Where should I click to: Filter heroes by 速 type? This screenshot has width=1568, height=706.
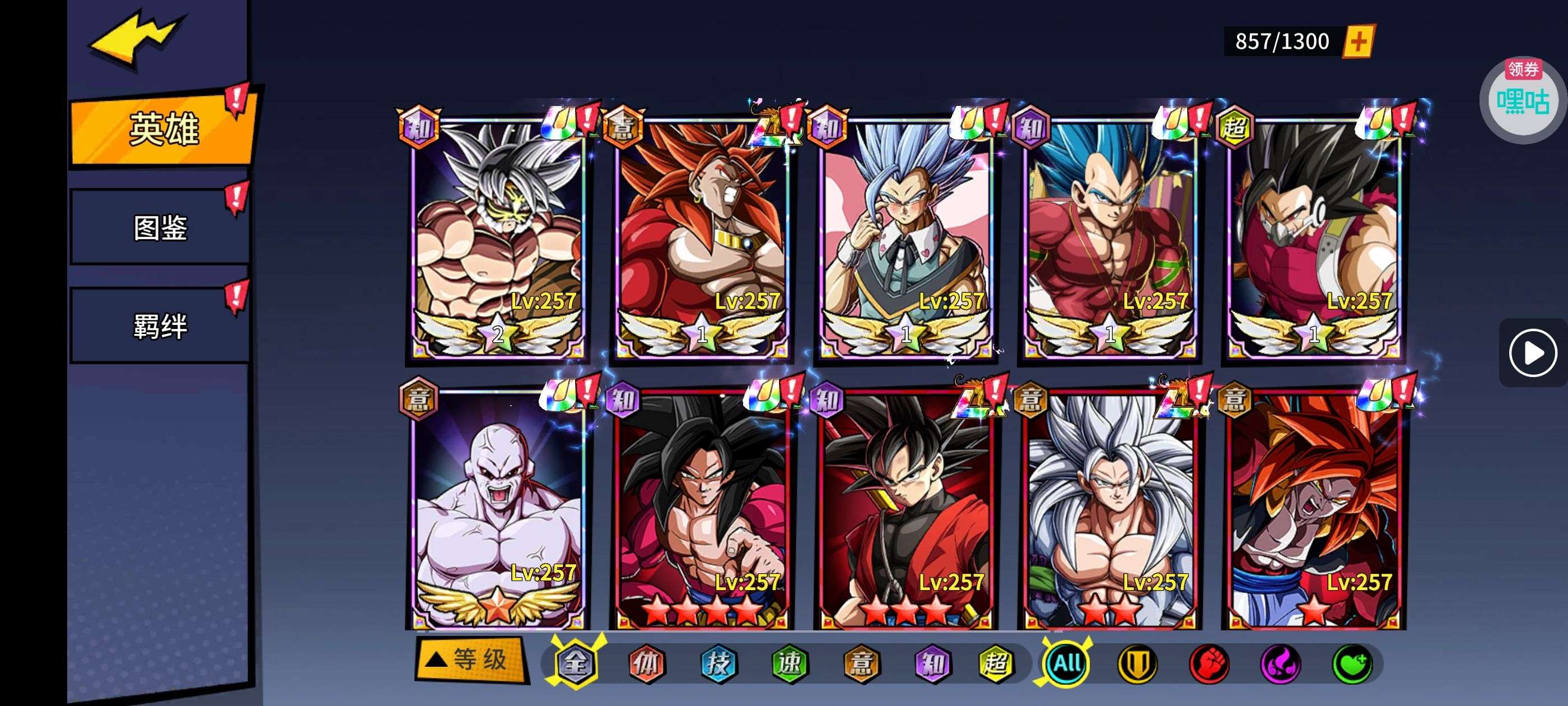coord(790,663)
